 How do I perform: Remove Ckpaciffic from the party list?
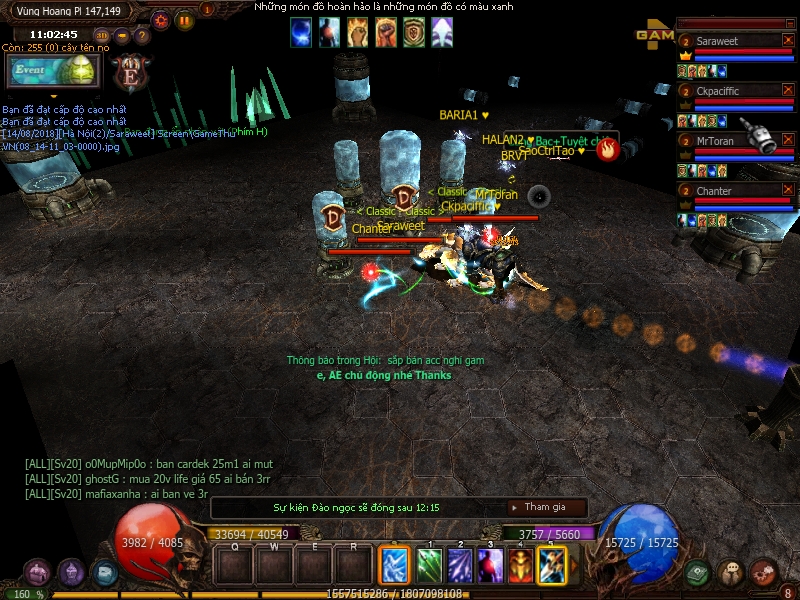coord(787,90)
